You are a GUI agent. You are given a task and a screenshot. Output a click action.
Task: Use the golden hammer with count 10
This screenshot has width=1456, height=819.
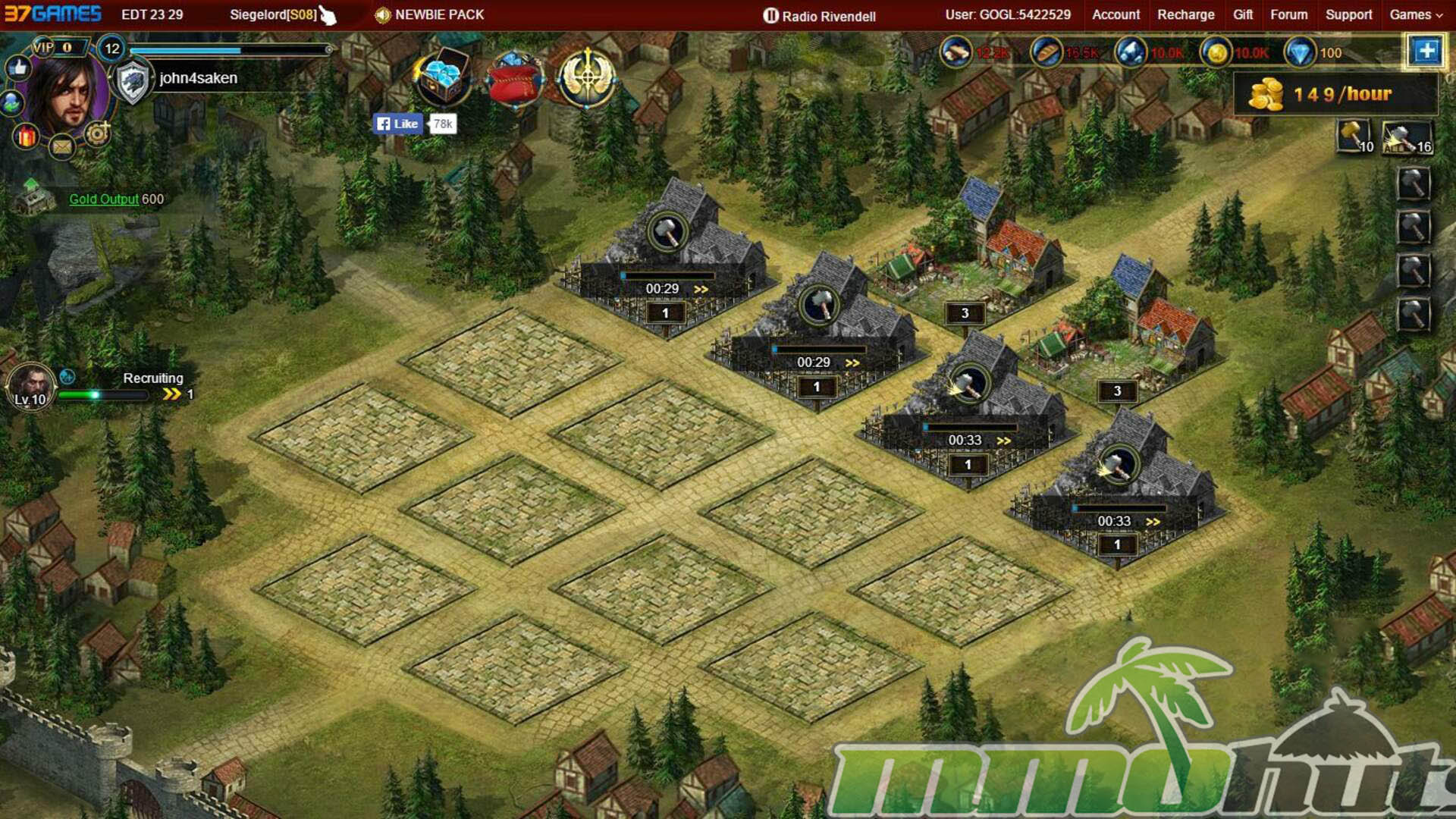[1354, 137]
